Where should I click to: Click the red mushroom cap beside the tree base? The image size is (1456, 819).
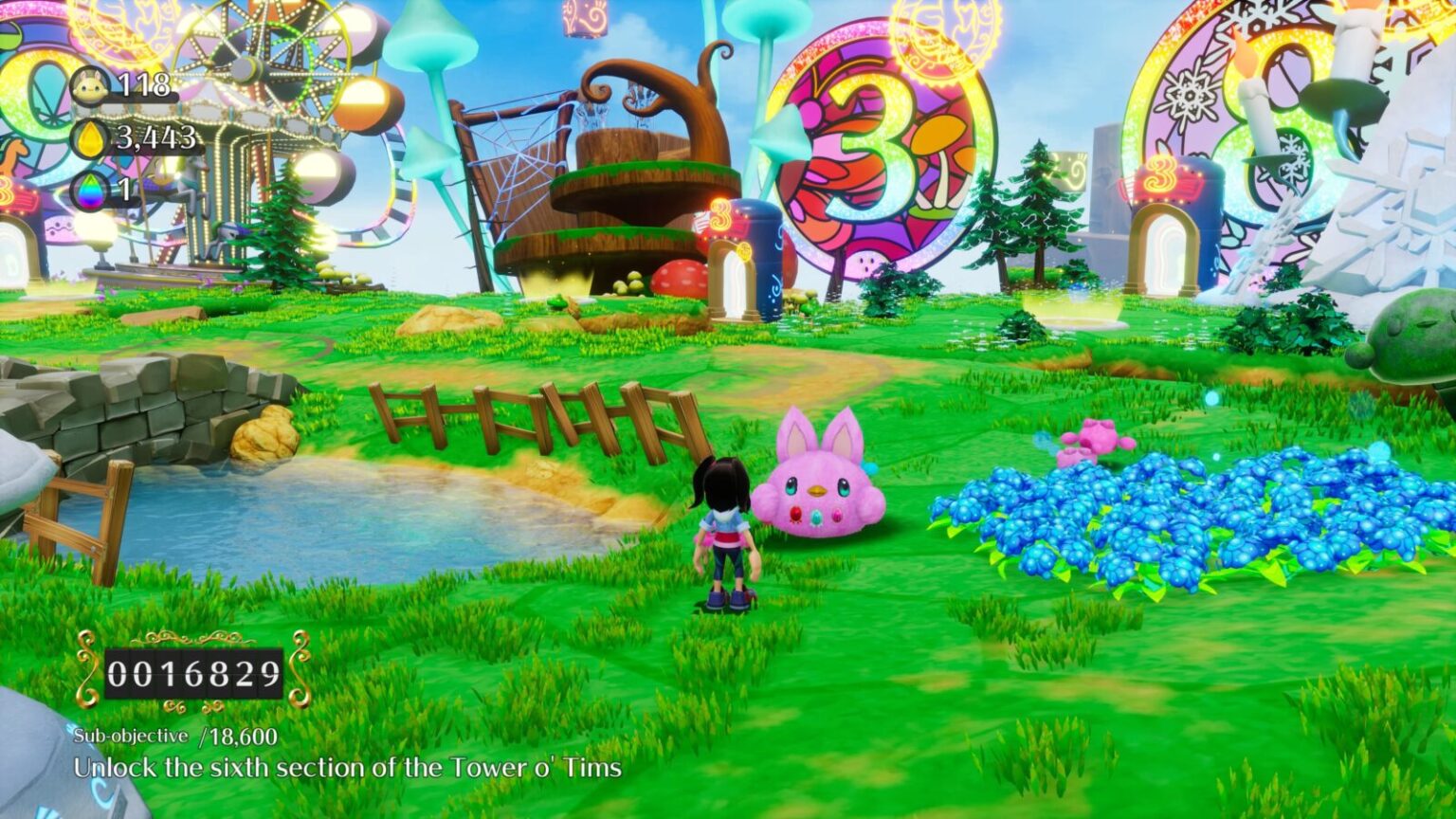tap(679, 275)
